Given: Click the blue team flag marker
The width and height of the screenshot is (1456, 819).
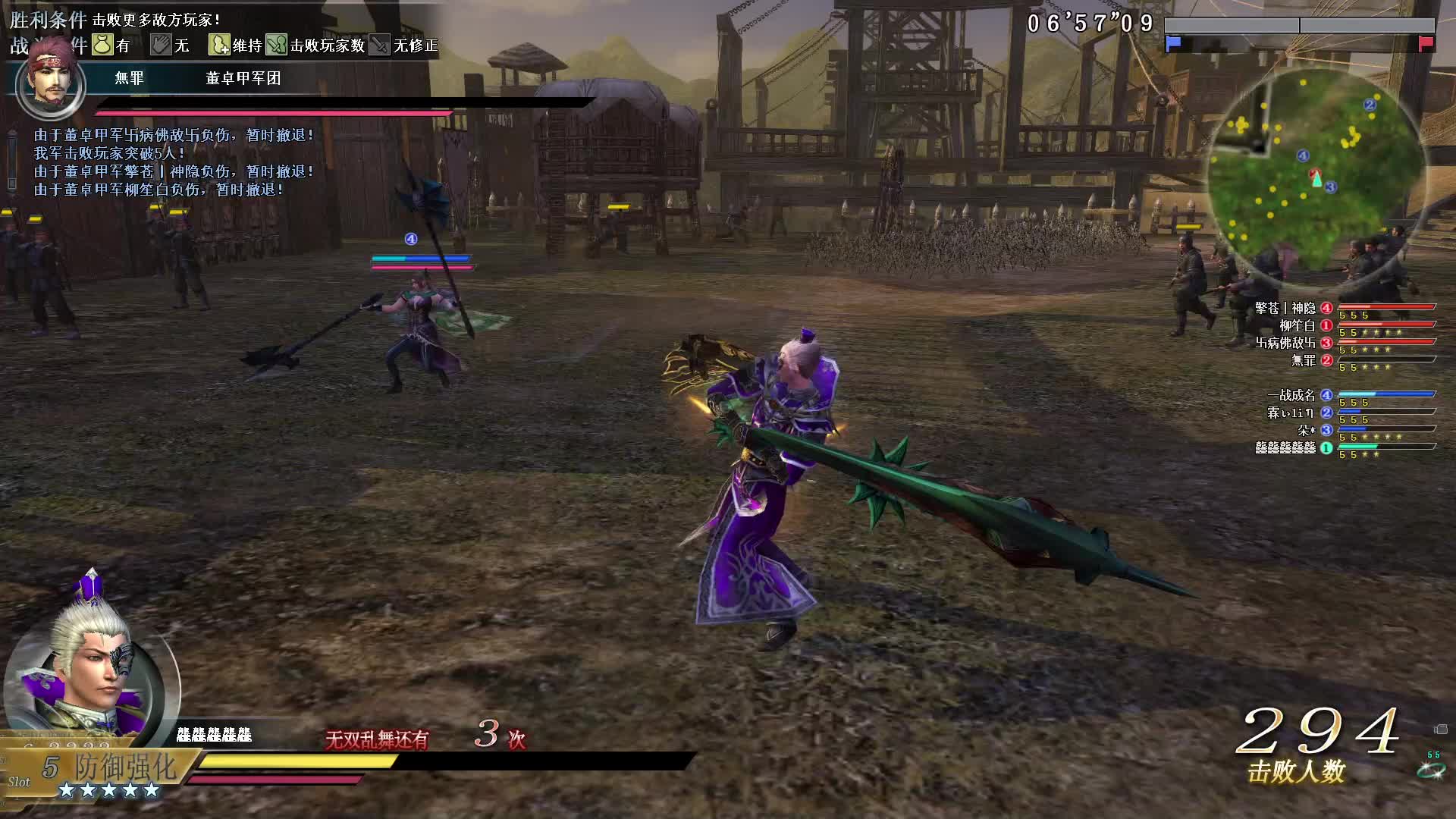Looking at the screenshot, I should click(1173, 43).
